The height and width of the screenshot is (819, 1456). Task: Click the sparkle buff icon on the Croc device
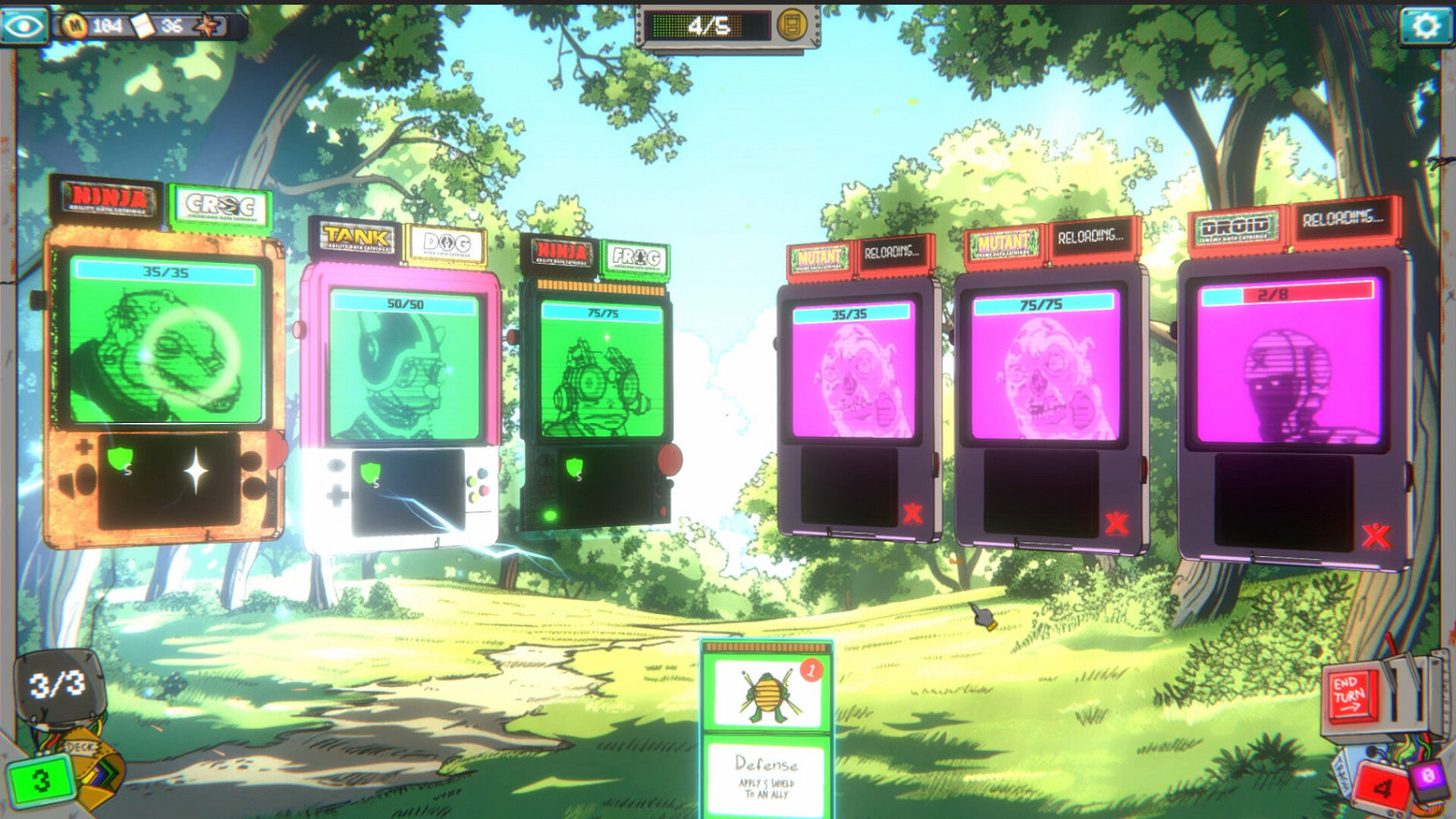tap(198, 471)
